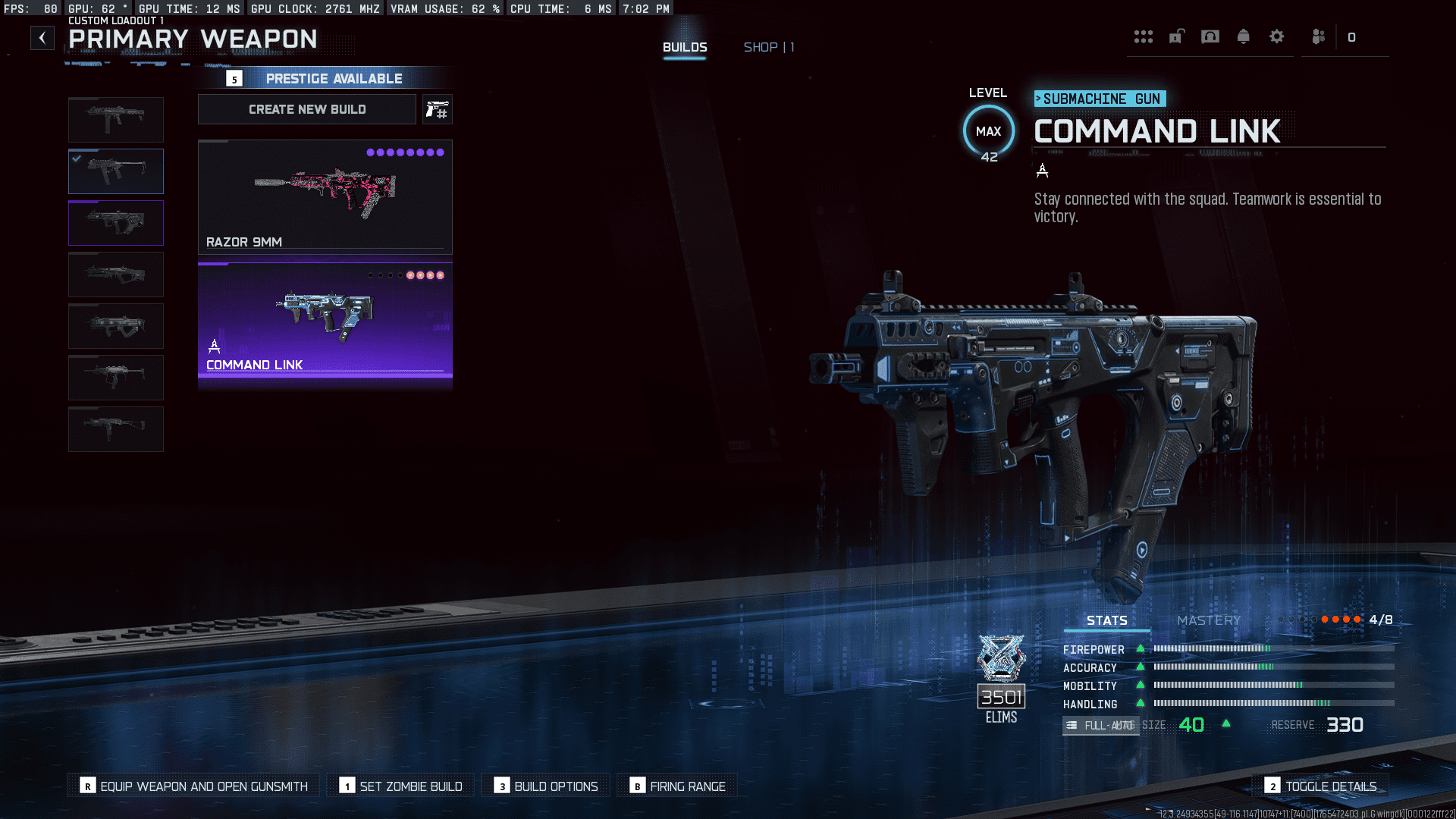Open notifications bell icon

tap(1243, 37)
